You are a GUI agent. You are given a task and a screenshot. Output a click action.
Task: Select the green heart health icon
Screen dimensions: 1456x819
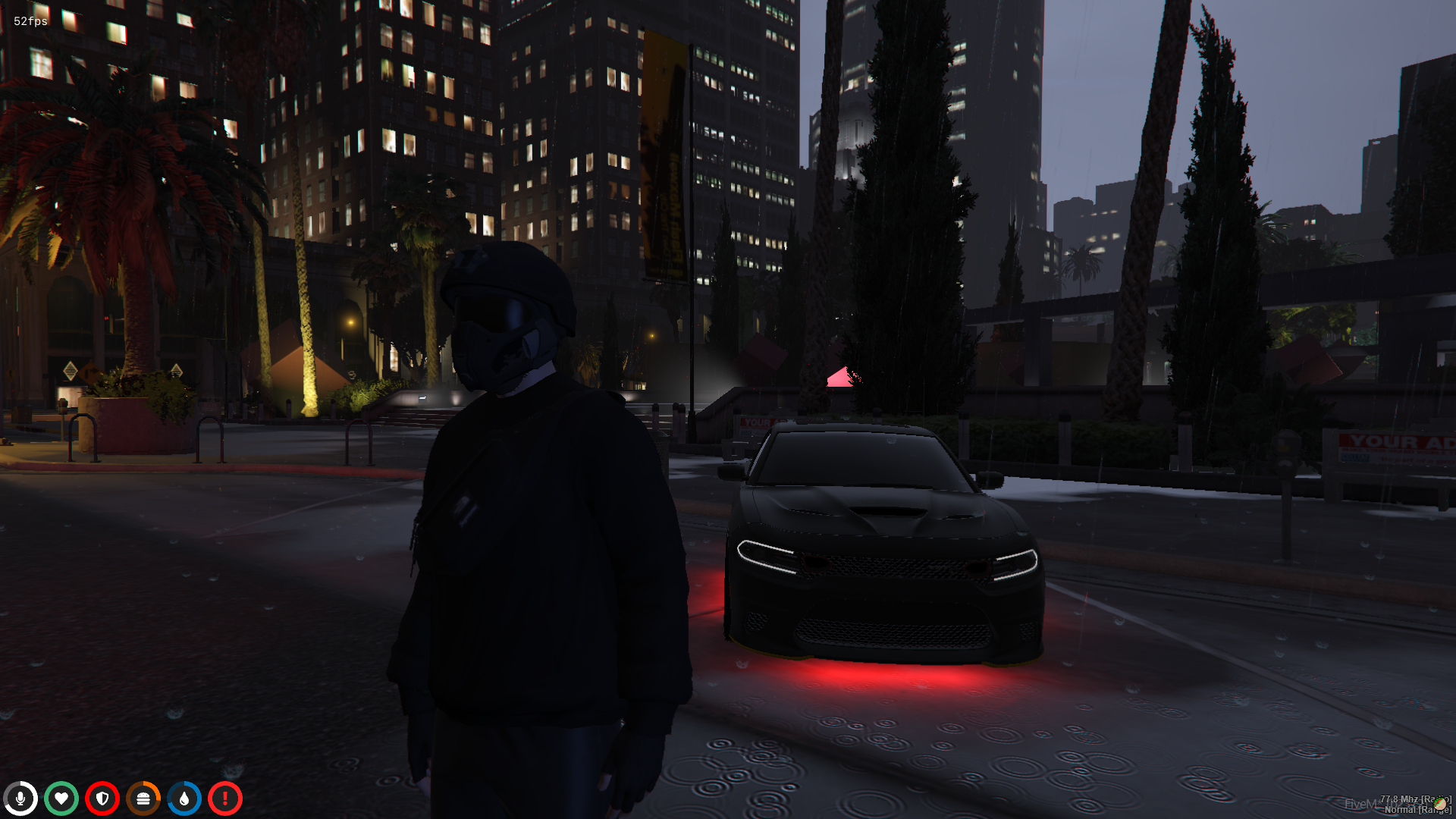tap(61, 799)
